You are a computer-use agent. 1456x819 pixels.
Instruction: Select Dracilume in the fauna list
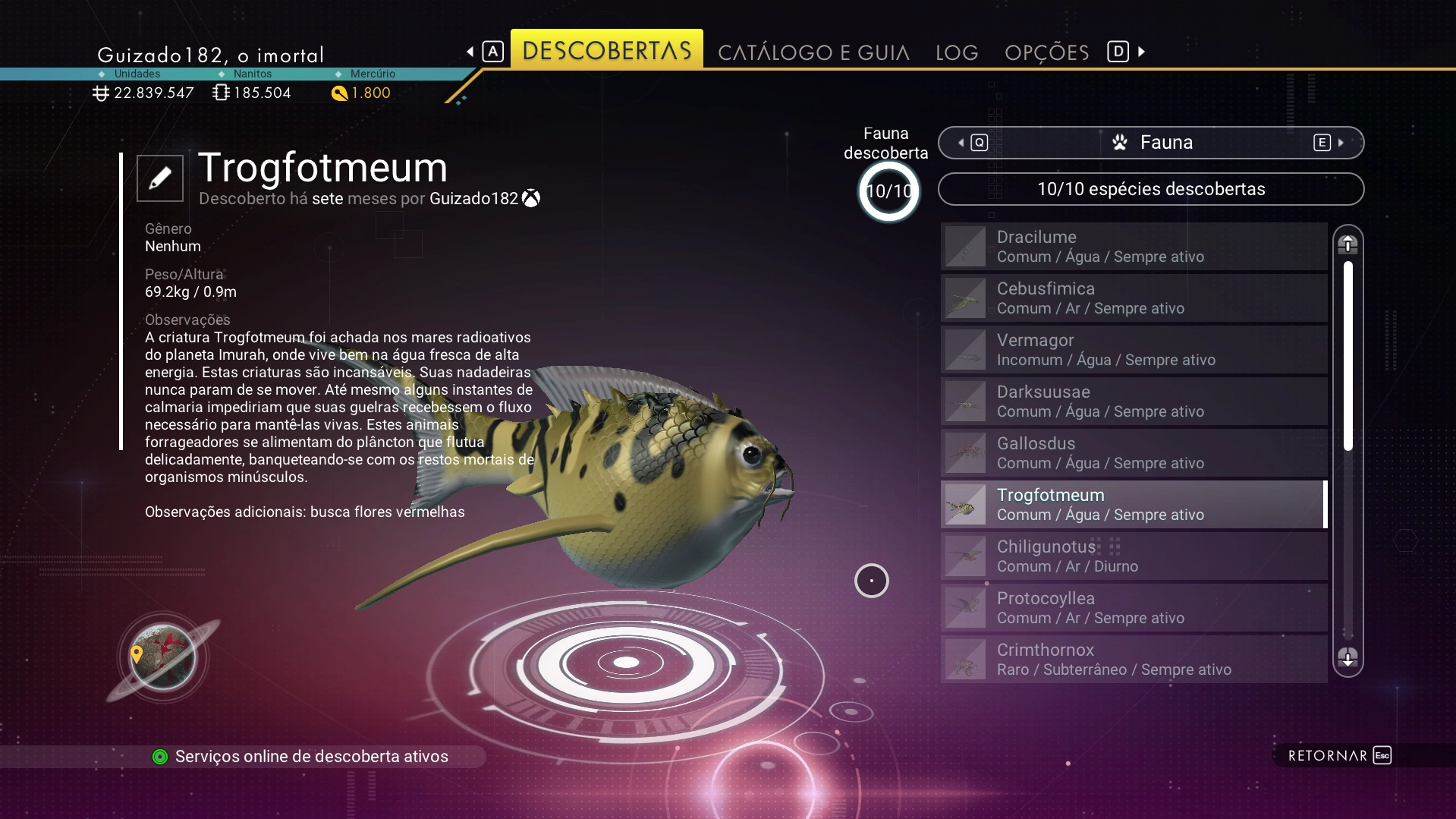(1134, 247)
